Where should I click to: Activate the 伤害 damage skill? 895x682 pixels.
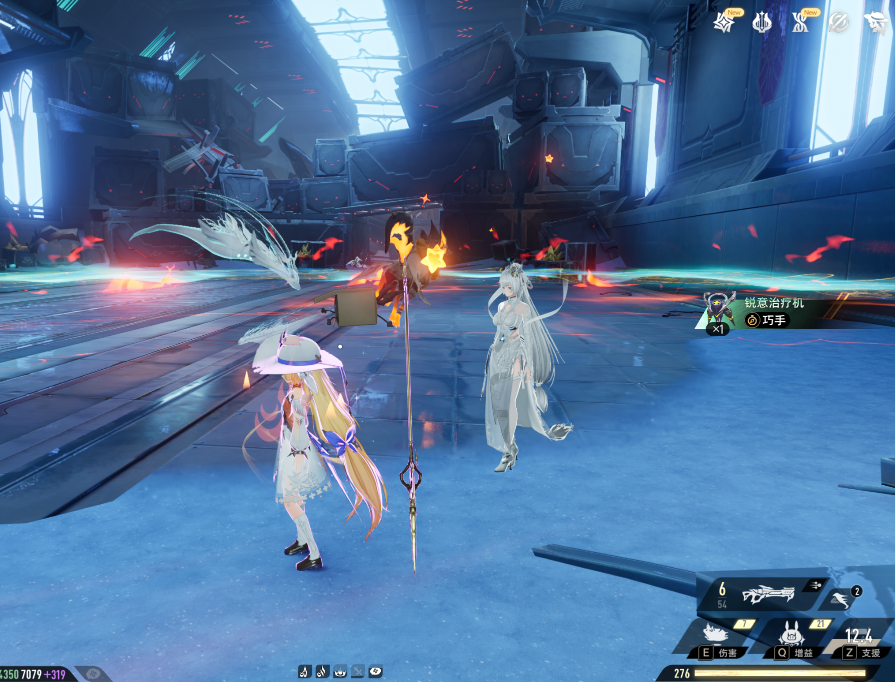(x=717, y=637)
